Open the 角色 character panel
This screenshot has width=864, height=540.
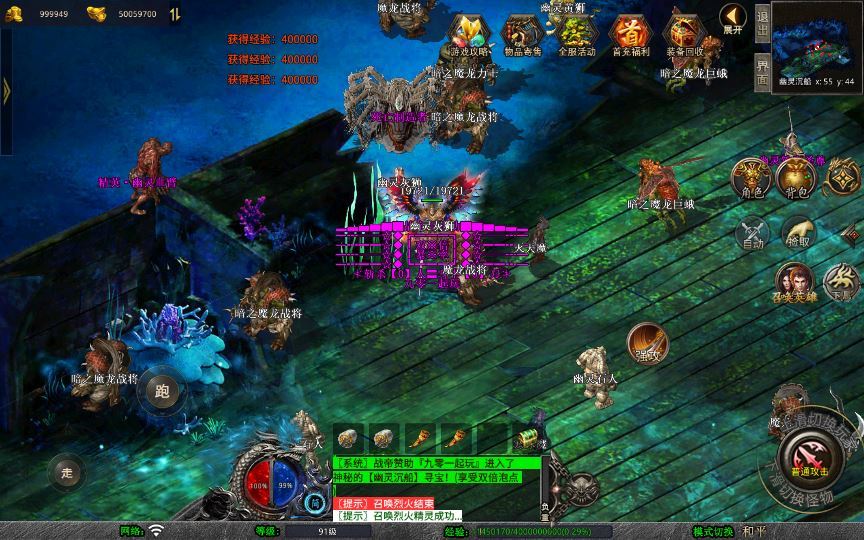point(751,177)
